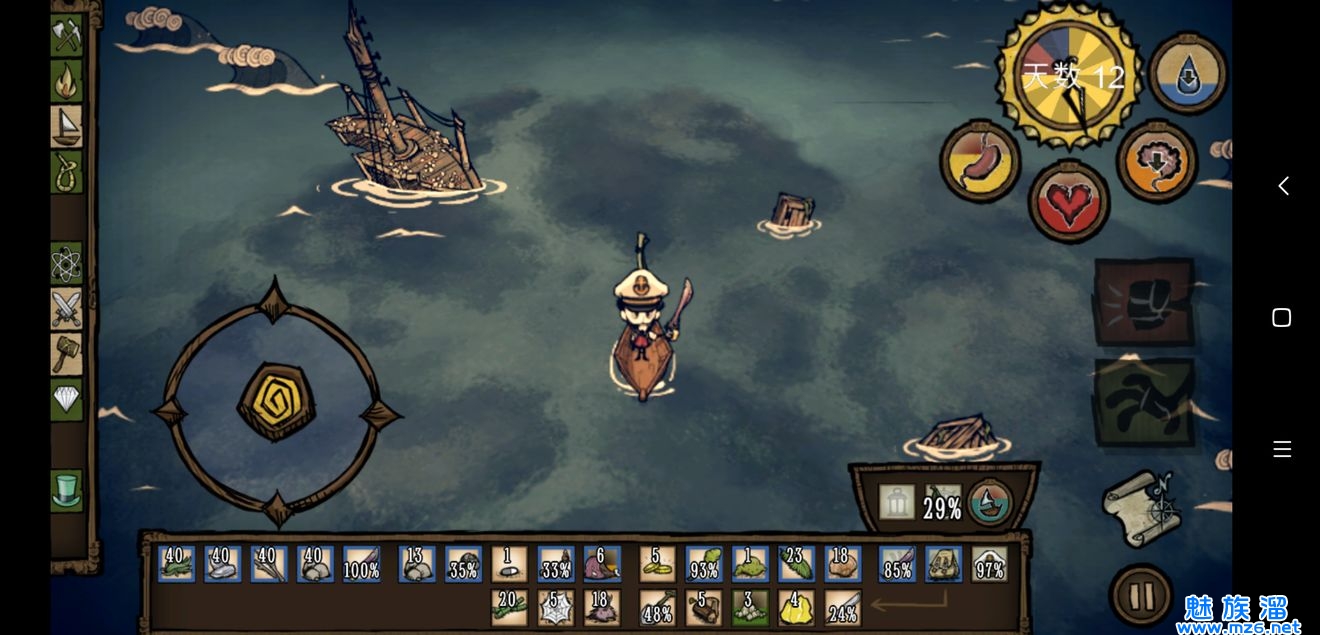Choose the hammer Structures crafting tab

coord(66,354)
